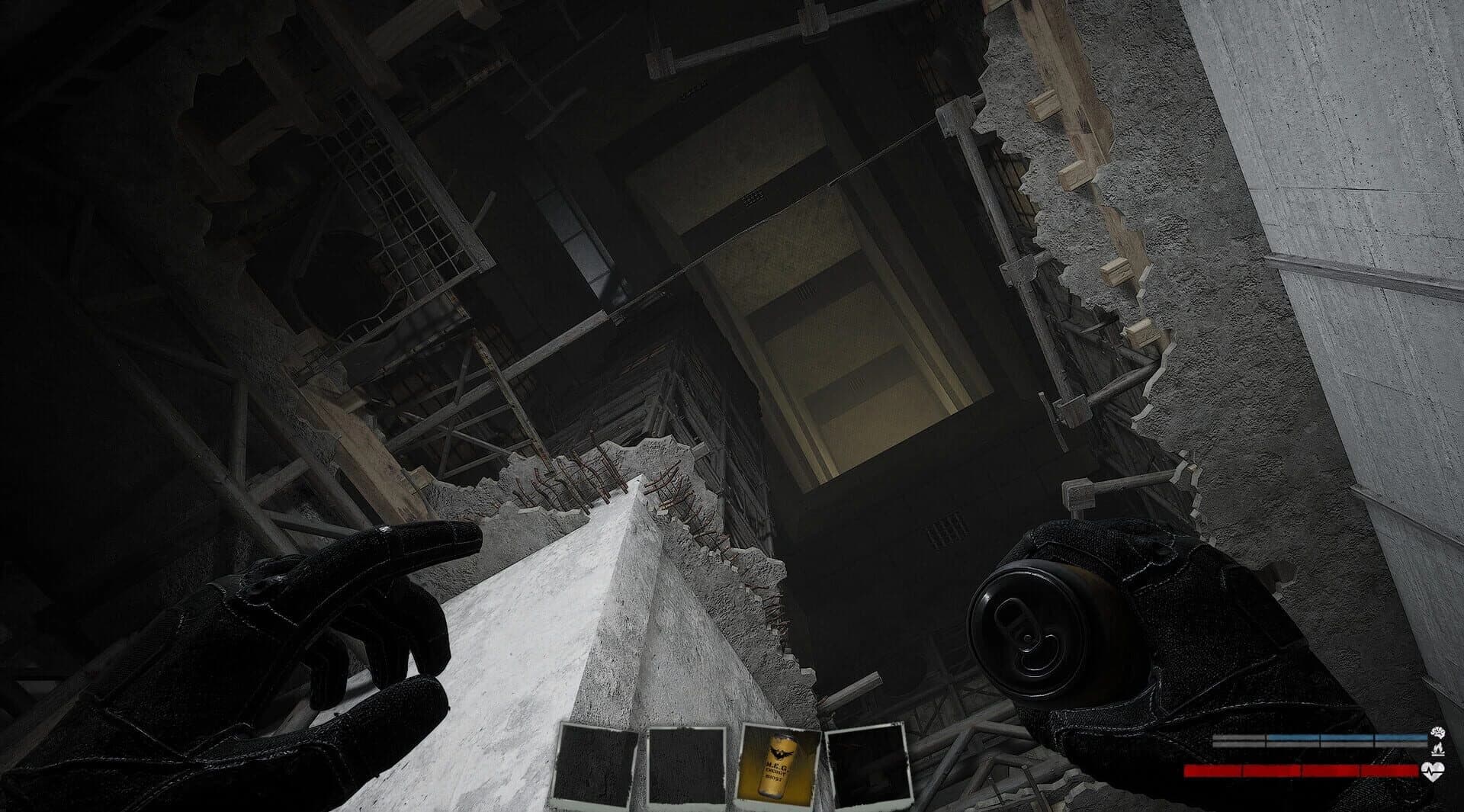This screenshot has width=1464, height=812.
Task: Click the heartbeat health icon
Action: pos(1434,771)
